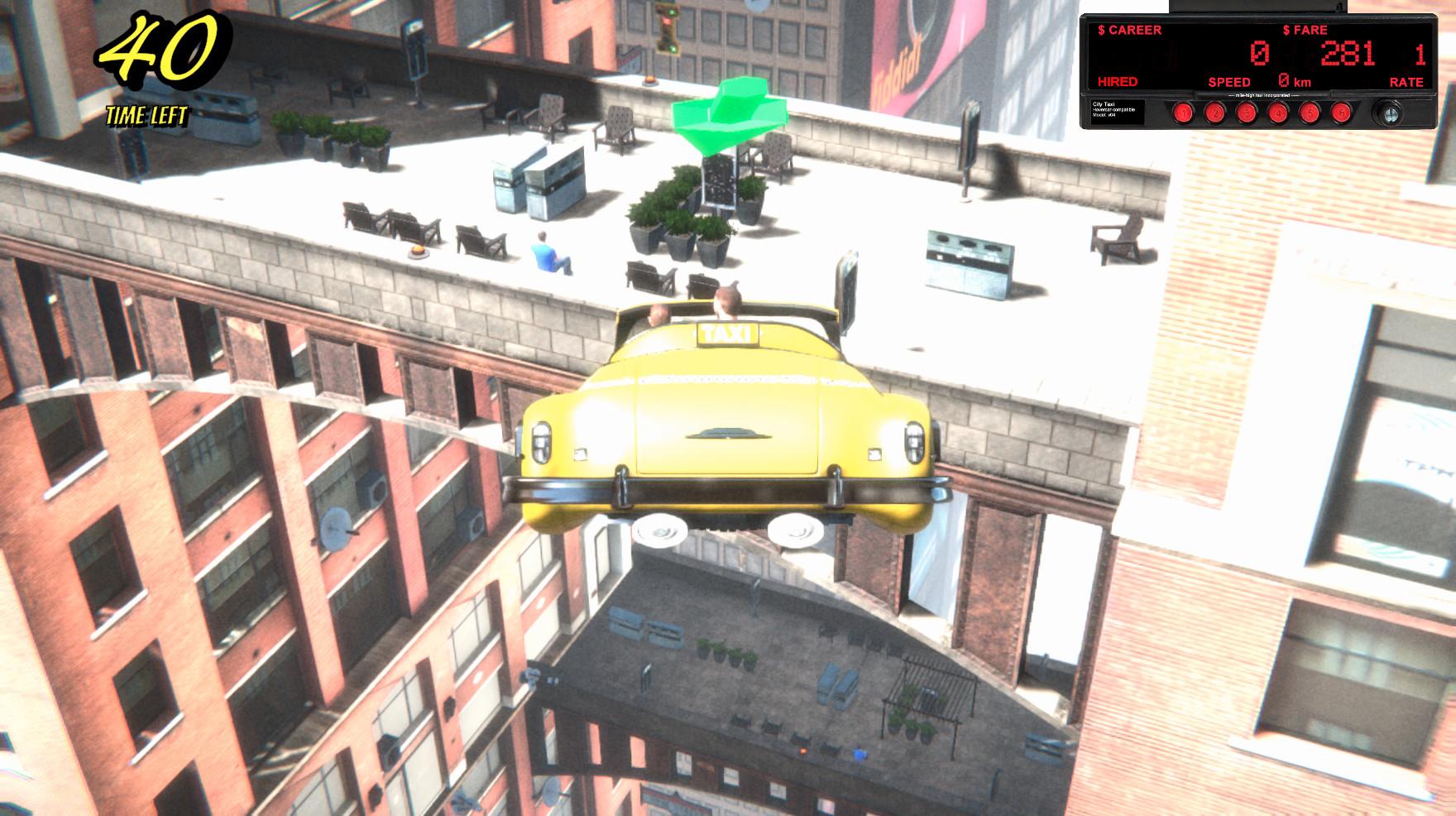Click the mile-high taxi incorporated branding strip
This screenshot has height=816, width=1456.
1262,94
